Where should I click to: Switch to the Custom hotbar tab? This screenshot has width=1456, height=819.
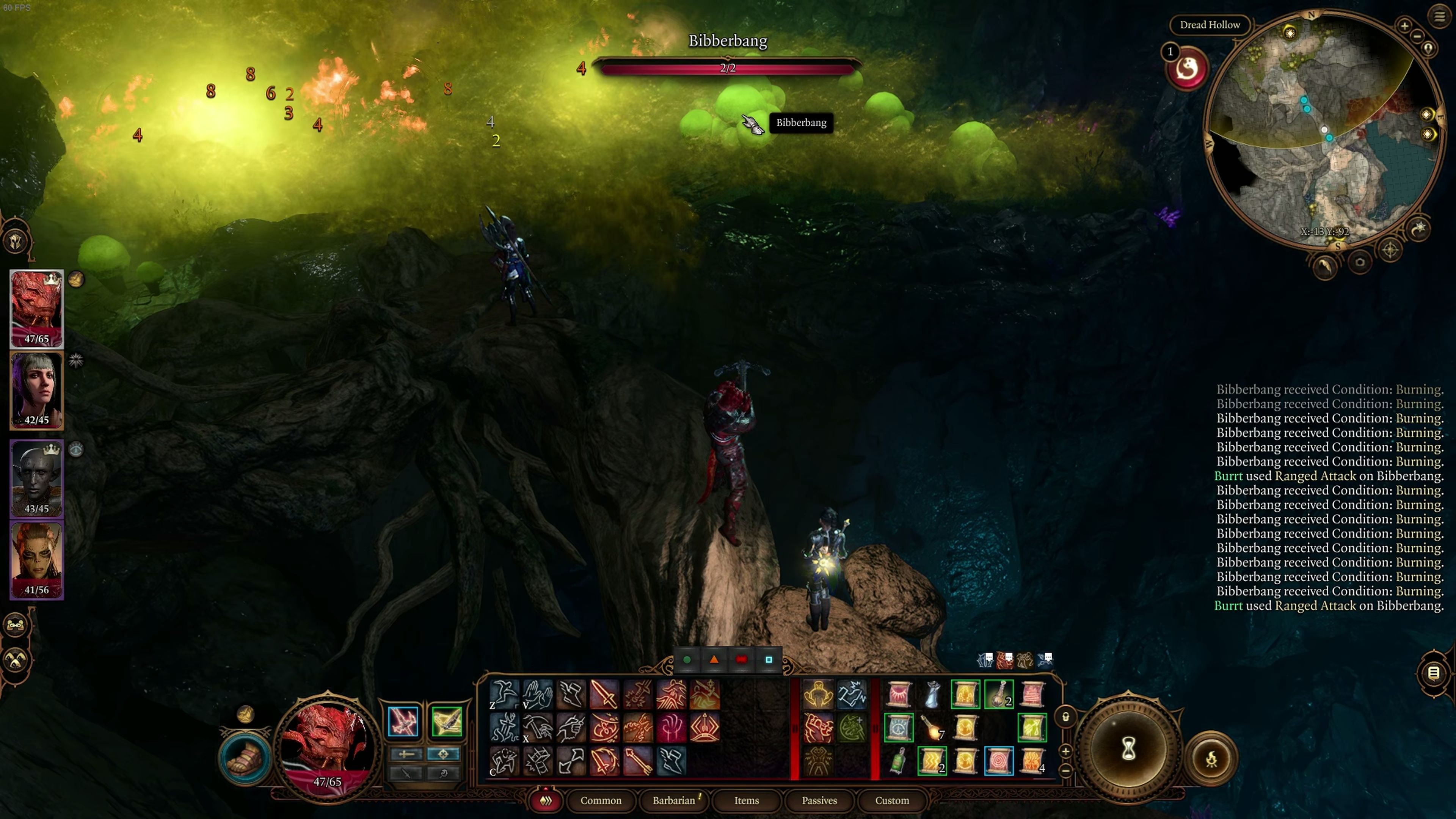click(892, 800)
